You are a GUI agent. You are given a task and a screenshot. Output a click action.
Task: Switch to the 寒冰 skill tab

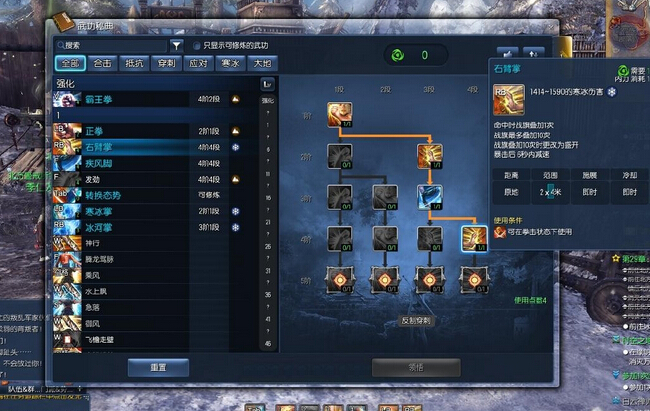(x=230, y=62)
